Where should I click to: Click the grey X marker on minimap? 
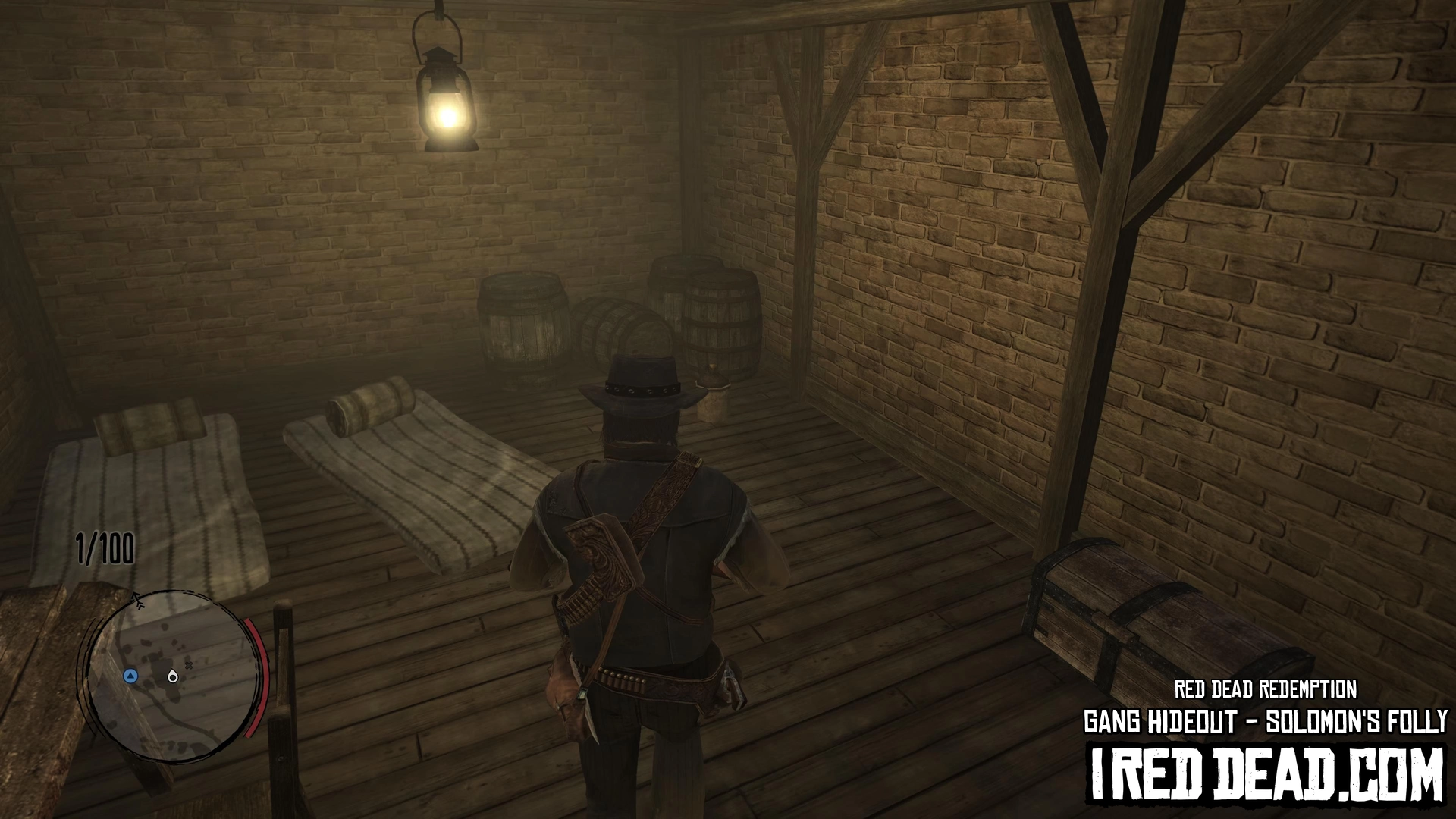point(190,664)
